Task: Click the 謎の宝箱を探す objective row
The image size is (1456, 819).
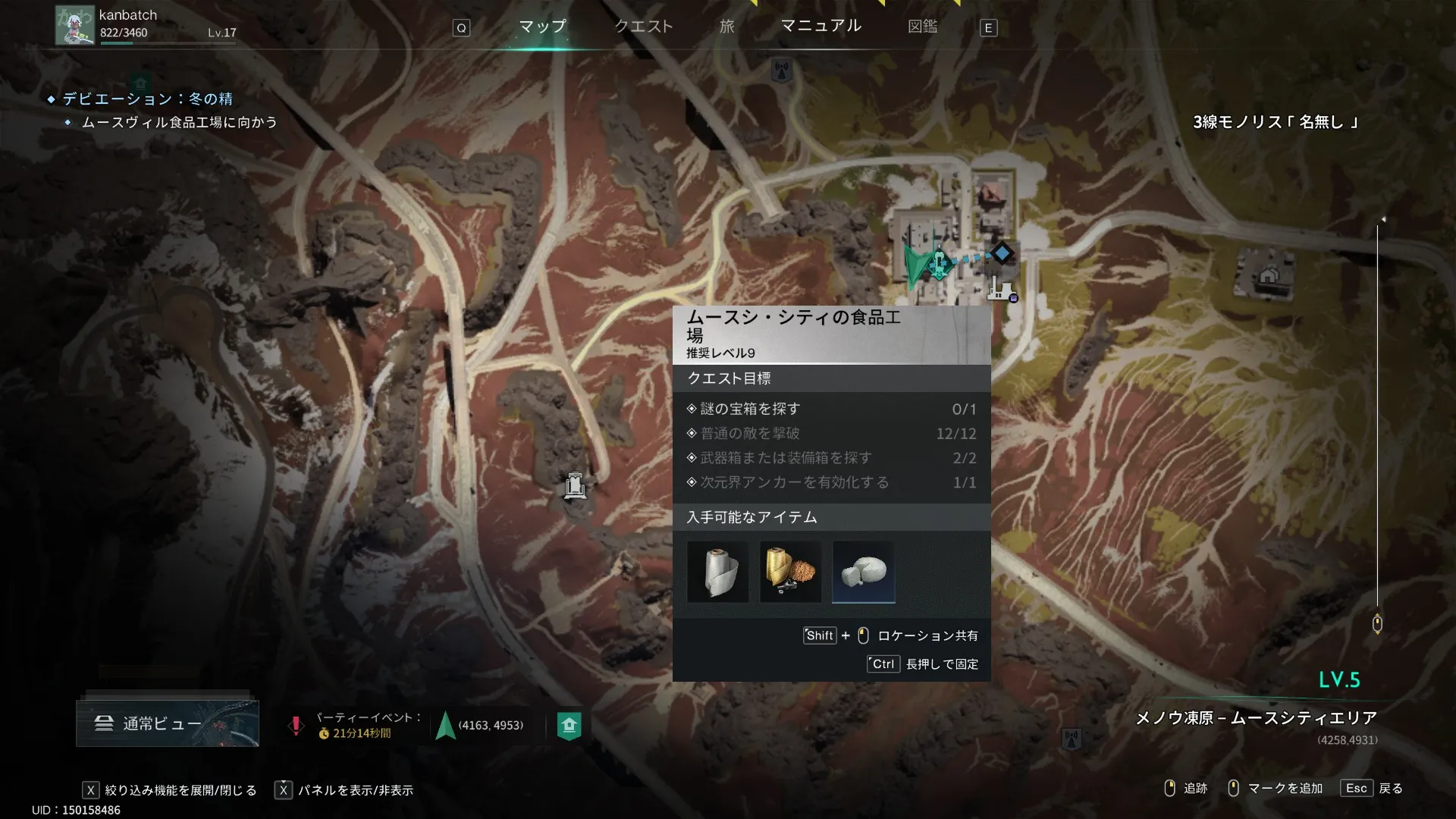Action: [831, 409]
